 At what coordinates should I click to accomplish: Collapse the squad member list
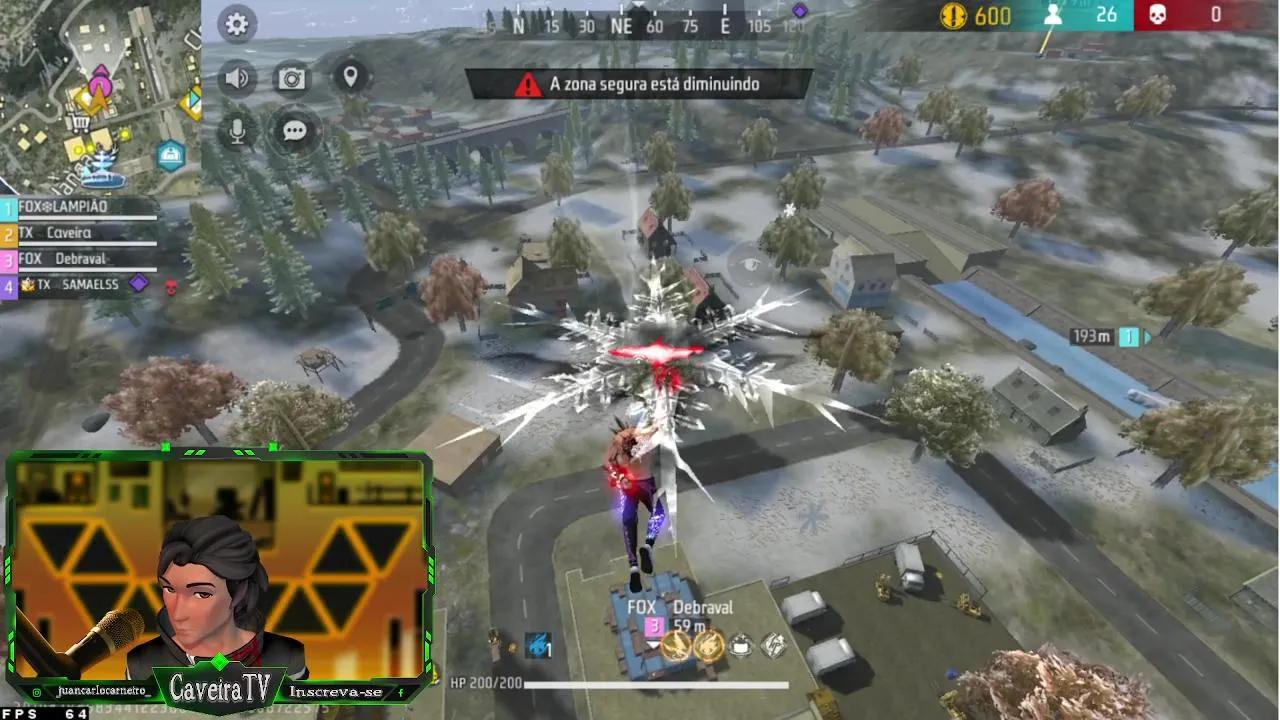point(8,207)
